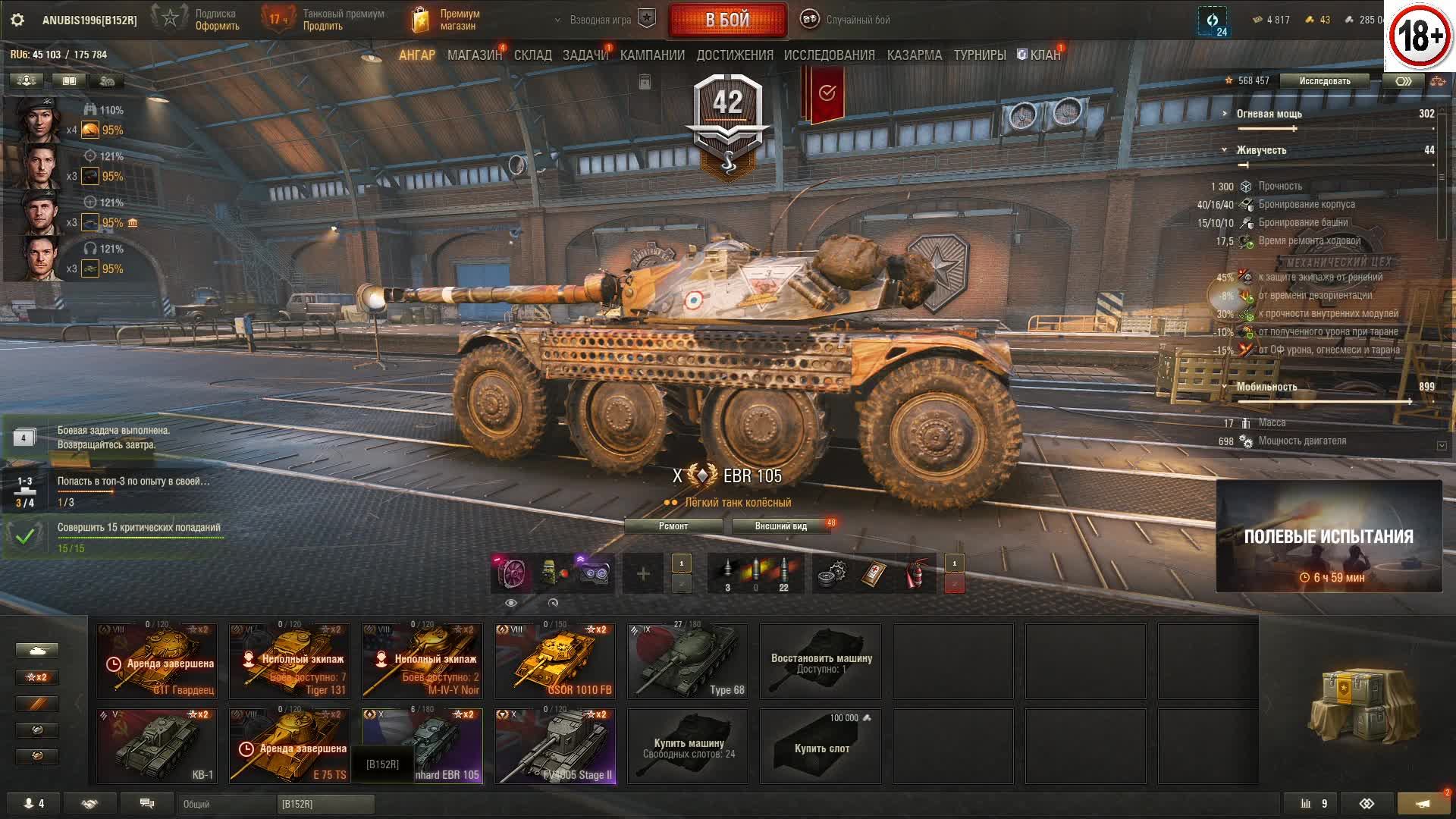
Task: Select the Type 68 tank in carousel
Action: click(687, 661)
